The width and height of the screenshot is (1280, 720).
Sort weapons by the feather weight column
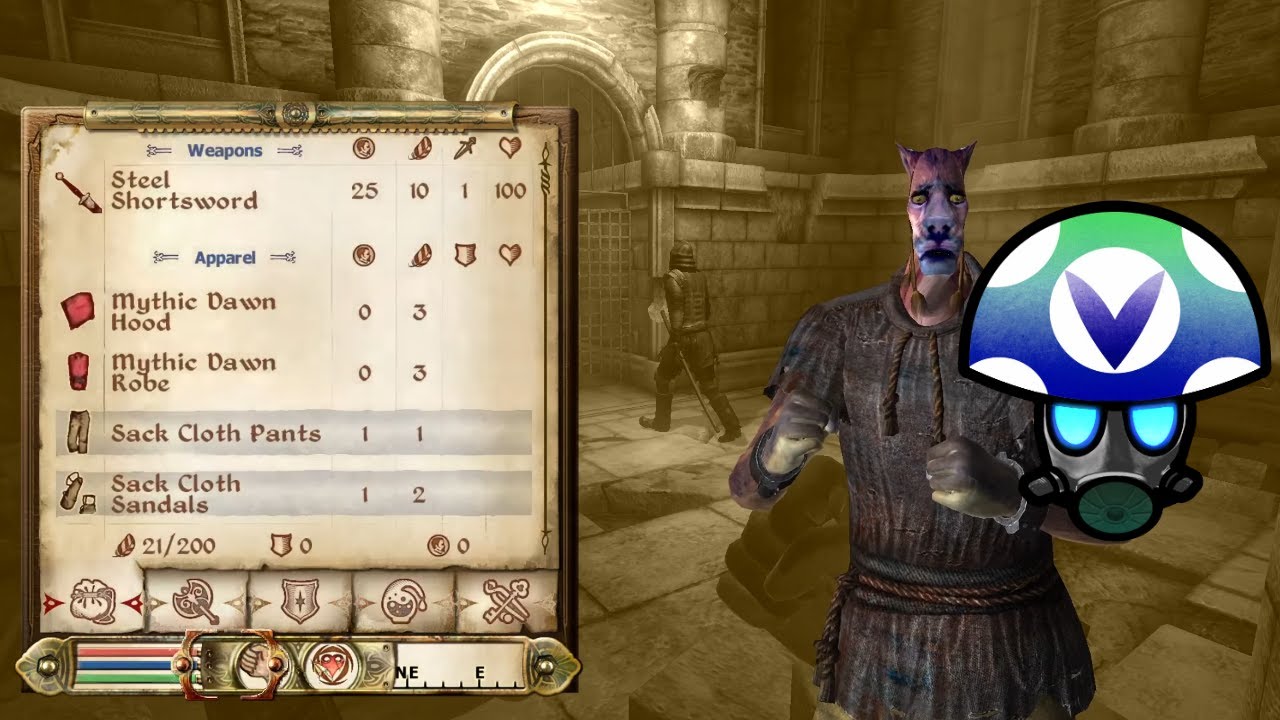[x=420, y=149]
